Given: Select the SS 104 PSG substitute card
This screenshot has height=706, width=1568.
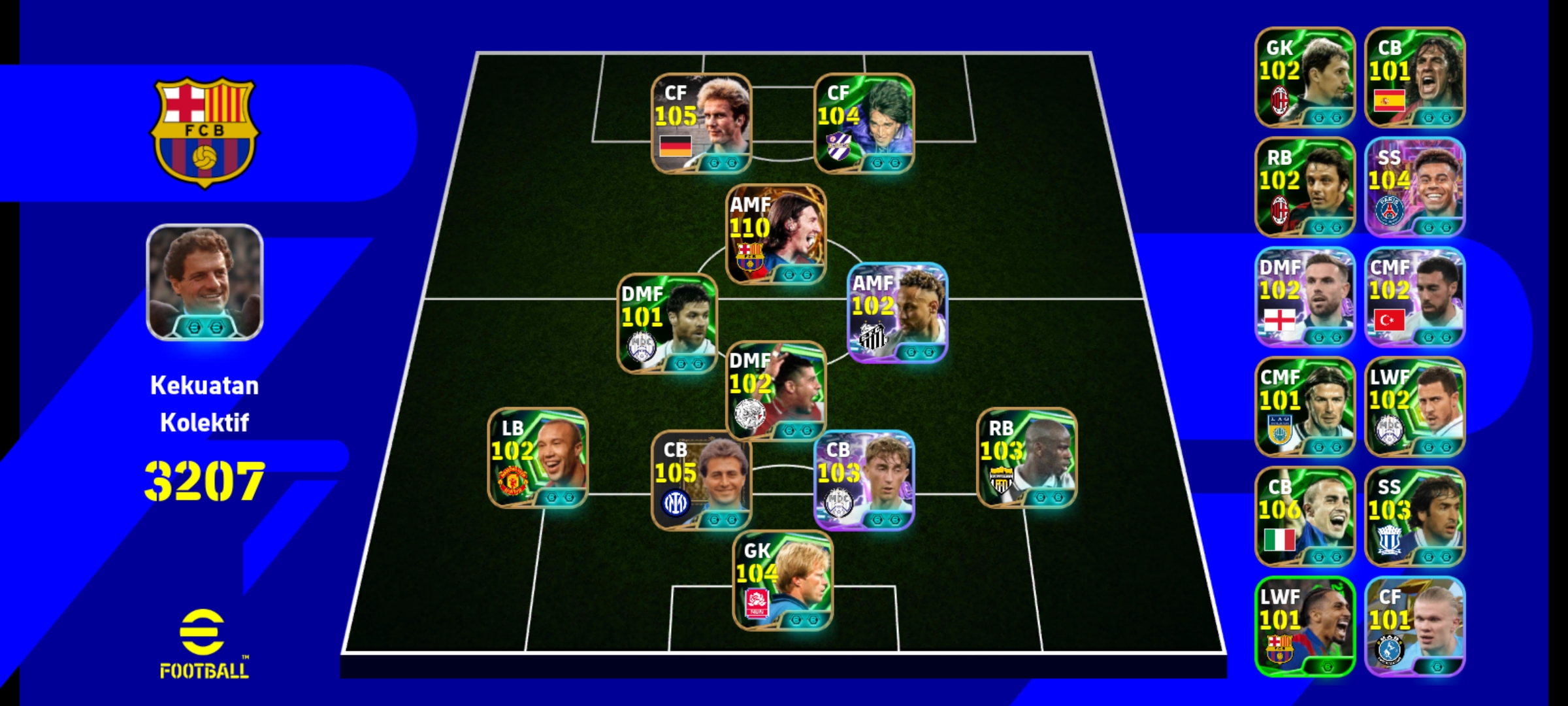Looking at the screenshot, I should point(1414,187).
